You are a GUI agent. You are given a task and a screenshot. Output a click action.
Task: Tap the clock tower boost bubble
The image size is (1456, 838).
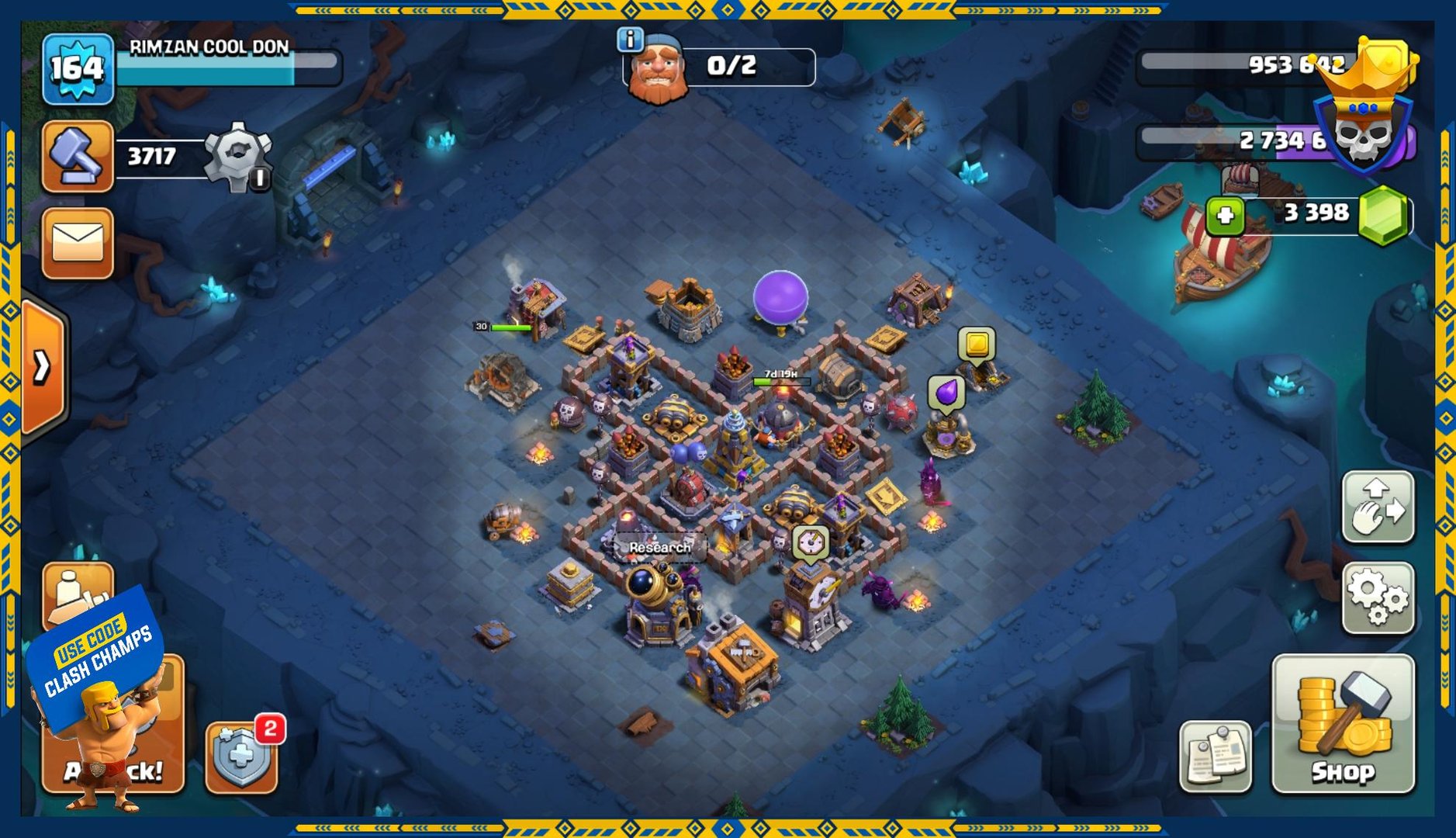(811, 542)
